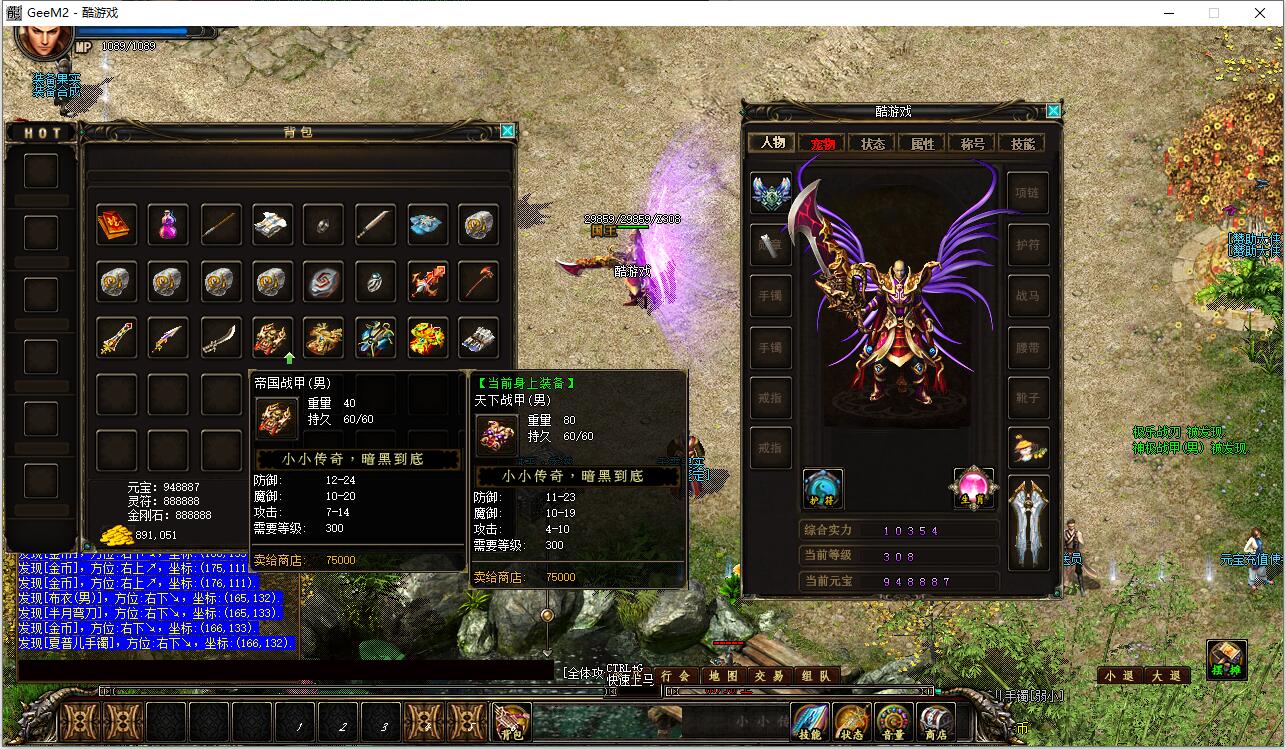Pick the pink potion bottle in backpack
The height and width of the screenshot is (749, 1286).
pyautogui.click(x=168, y=225)
